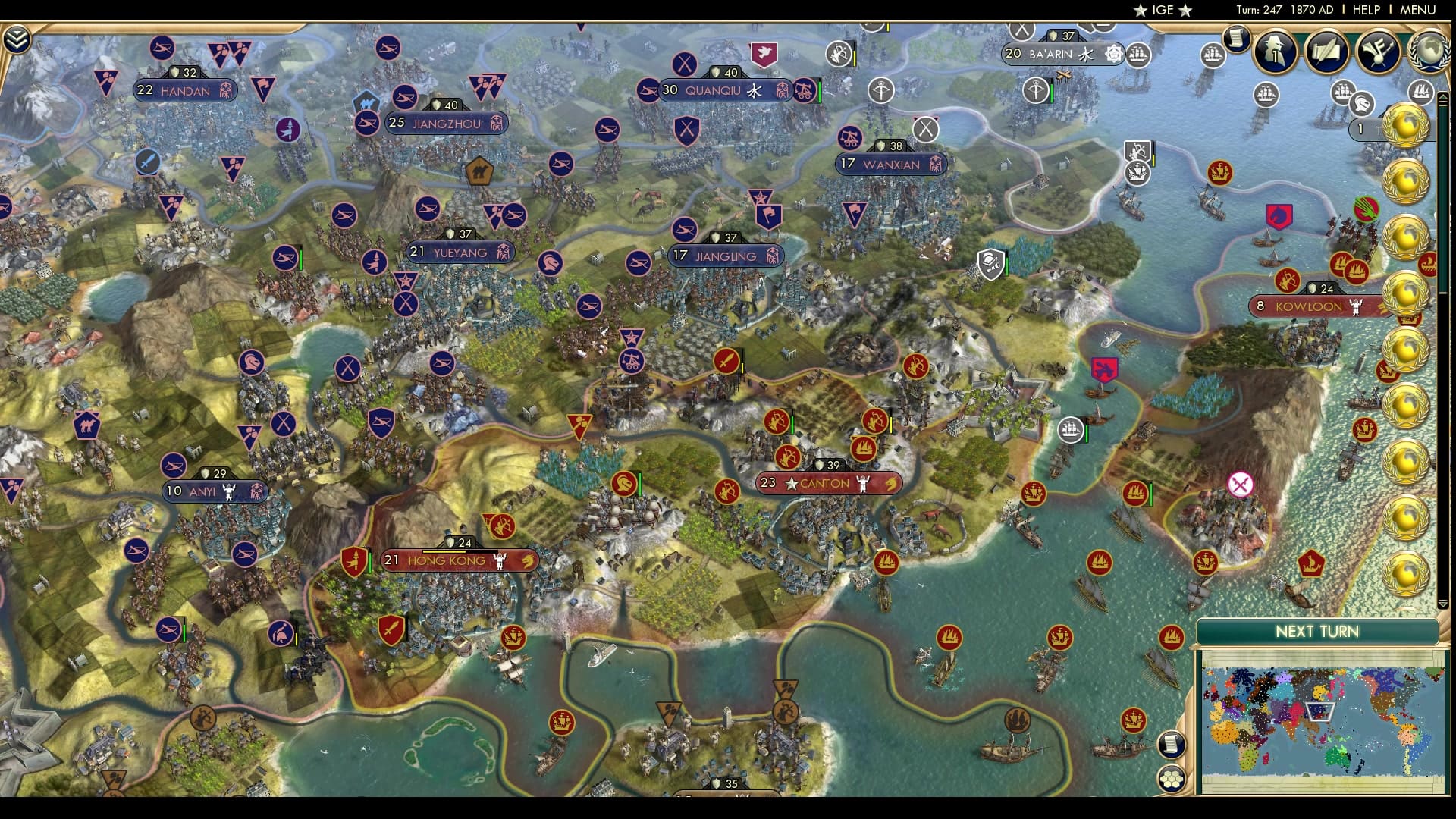Image resolution: width=1456 pixels, height=819 pixels.
Task: Open the Diplomacy globe with laurel icon
Action: (1432, 53)
